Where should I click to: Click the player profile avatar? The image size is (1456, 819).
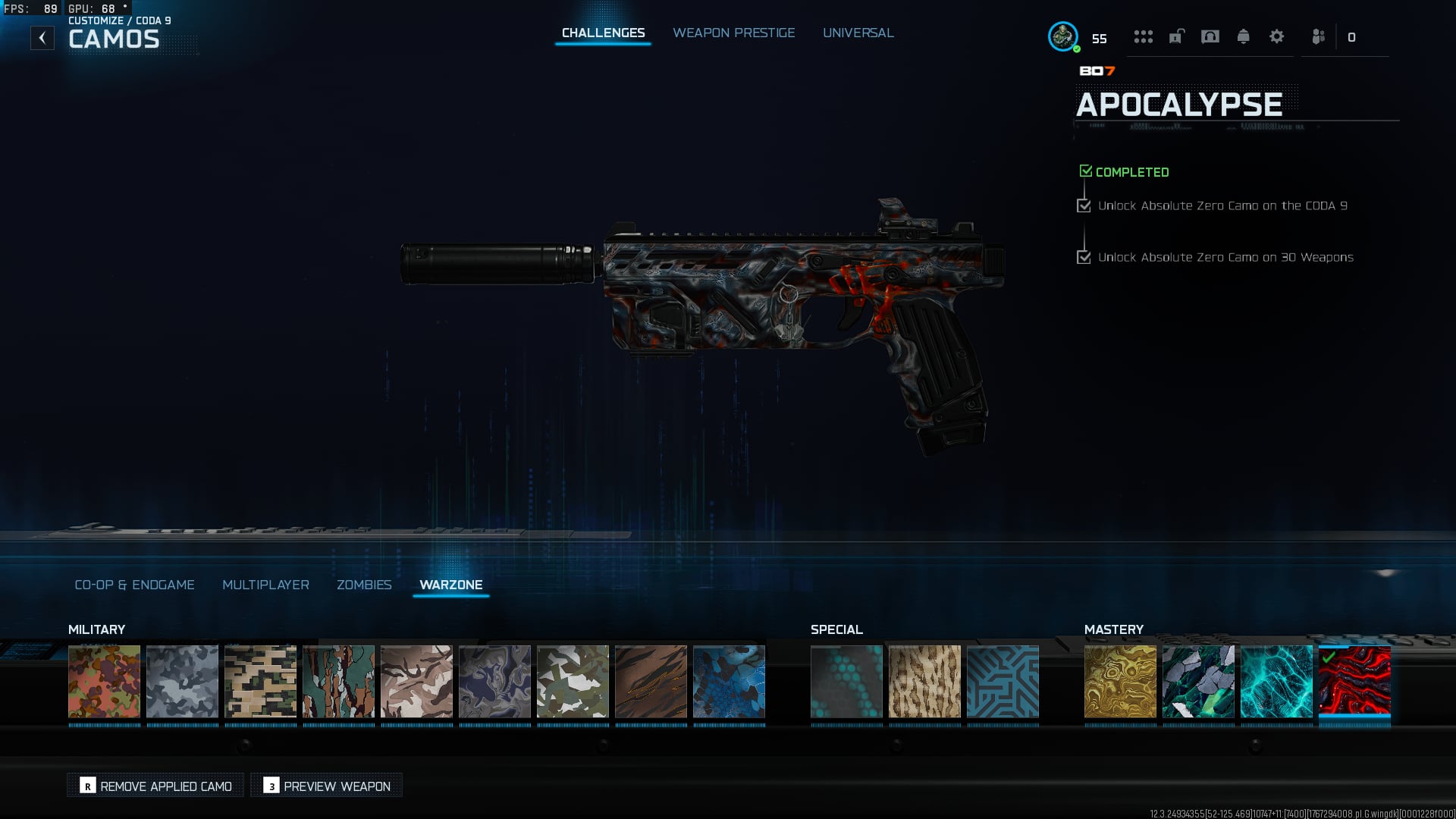click(x=1062, y=36)
